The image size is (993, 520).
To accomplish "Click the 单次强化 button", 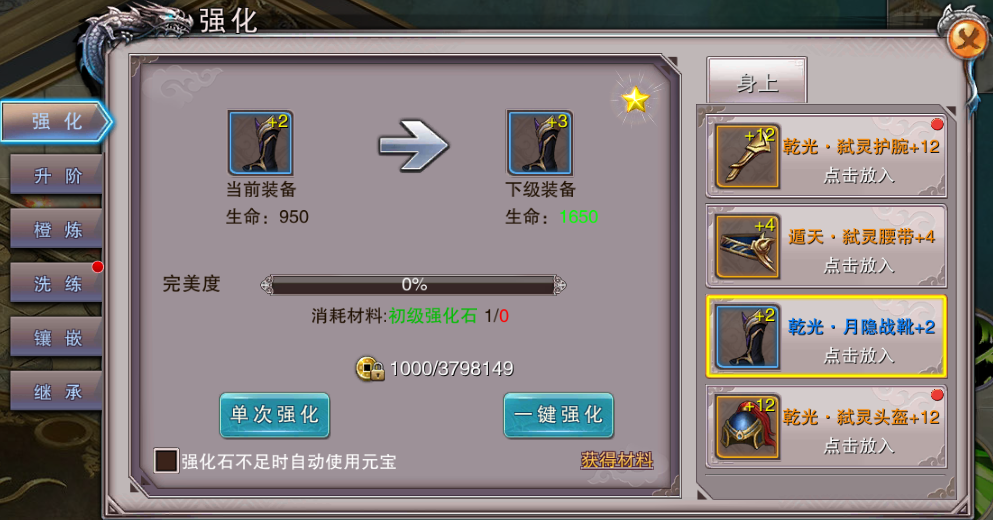I will (275, 415).
